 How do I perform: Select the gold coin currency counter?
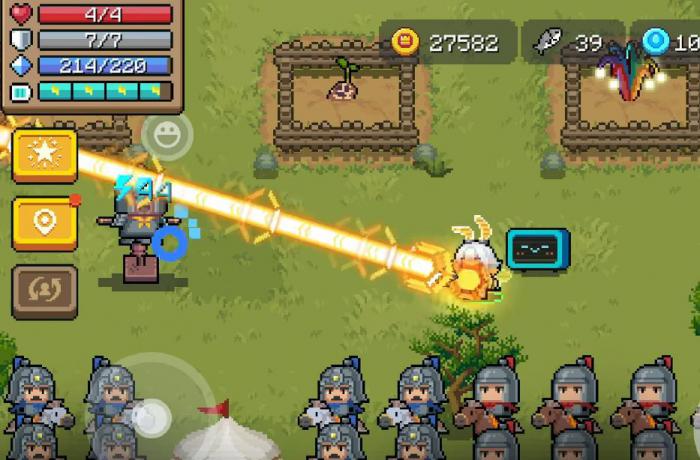(445, 42)
